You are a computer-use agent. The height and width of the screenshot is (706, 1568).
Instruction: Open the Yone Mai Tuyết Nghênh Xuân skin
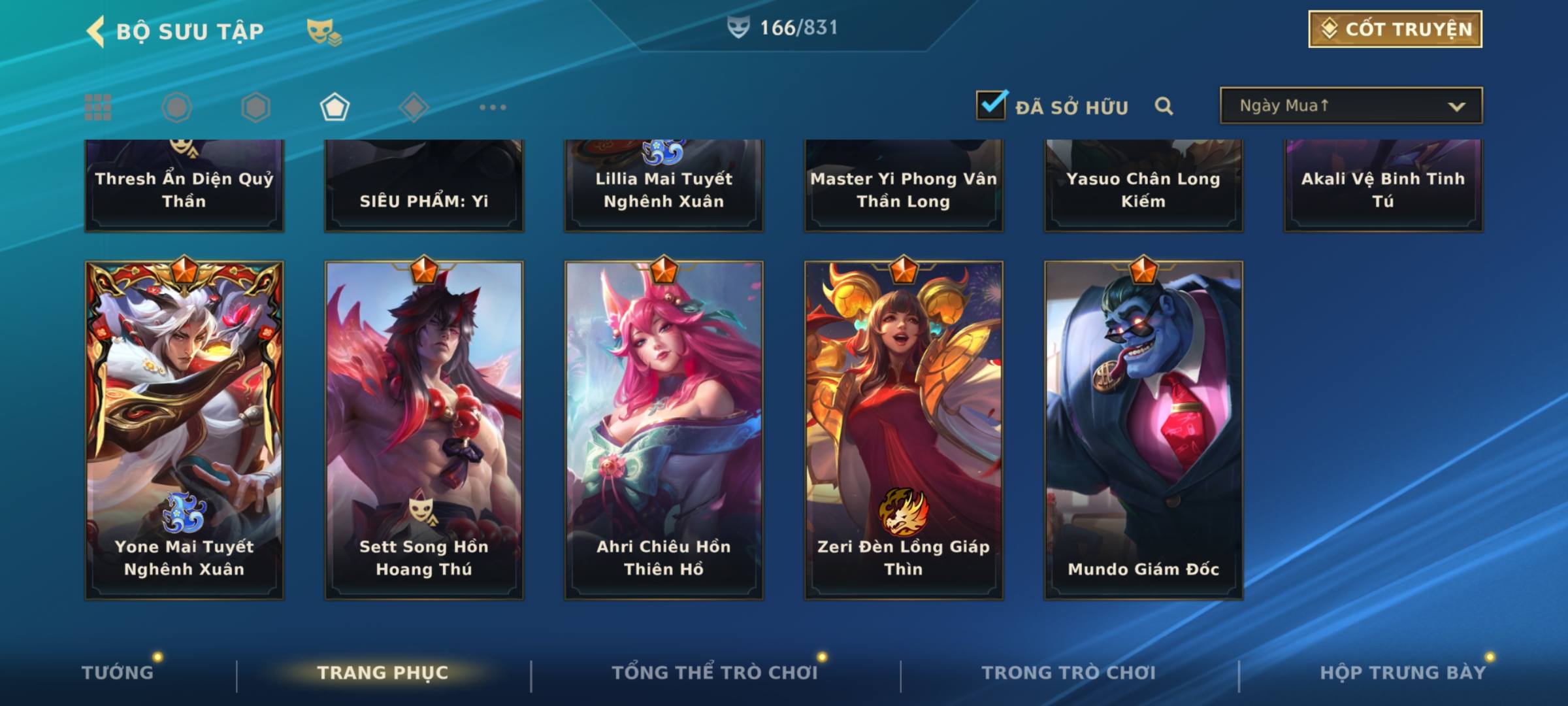coord(184,429)
